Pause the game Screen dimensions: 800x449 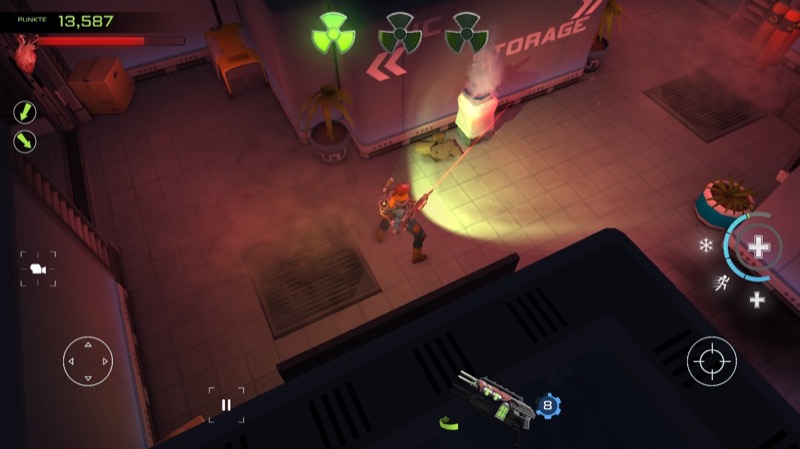pyautogui.click(x=226, y=405)
